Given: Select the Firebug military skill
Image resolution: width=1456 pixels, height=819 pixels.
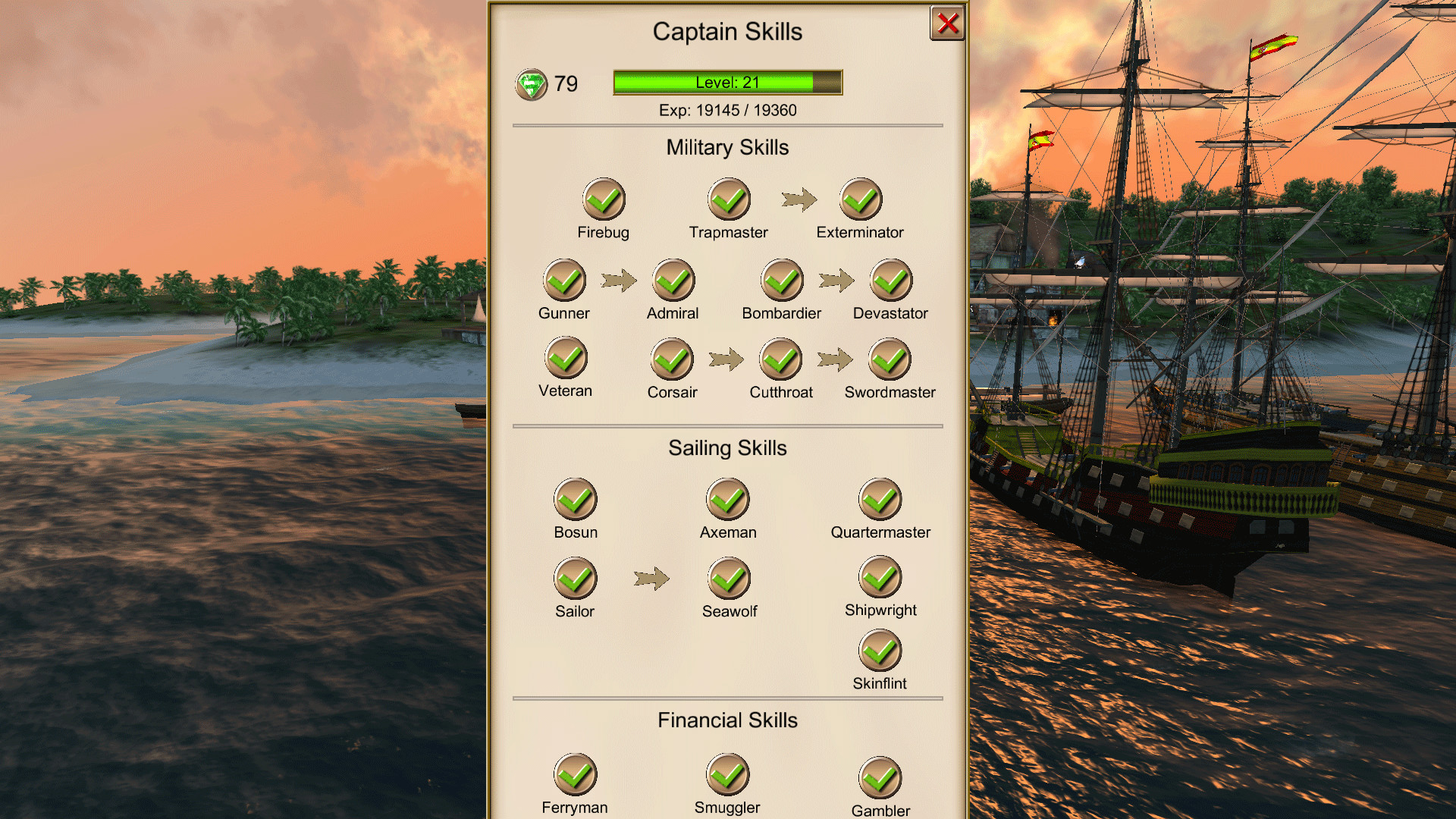Looking at the screenshot, I should (603, 200).
